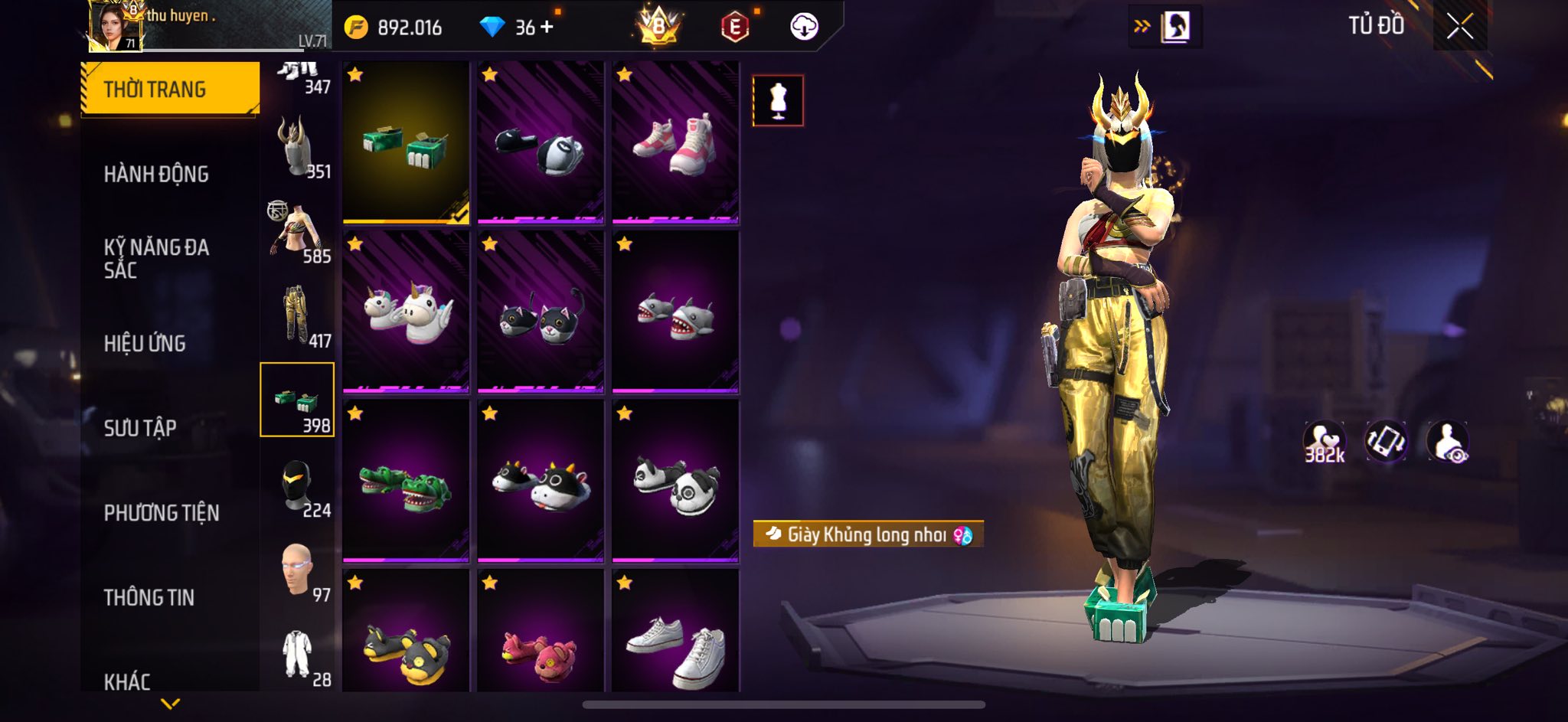Choose the unicorn slippers
This screenshot has width=1568, height=722.
[406, 312]
